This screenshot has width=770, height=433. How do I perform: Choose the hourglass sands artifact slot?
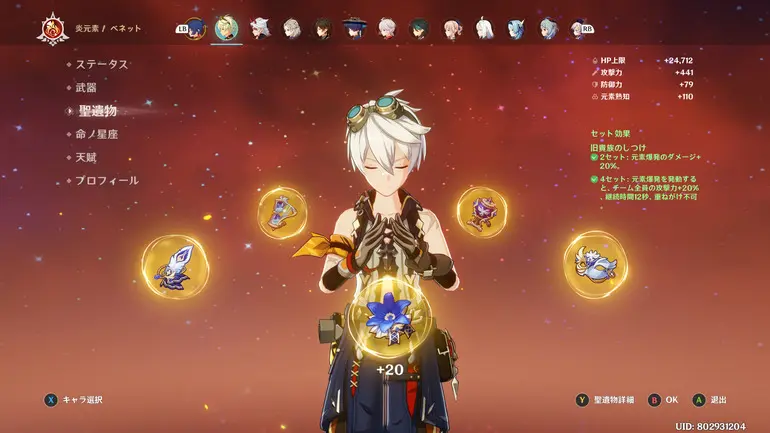coord(282,212)
